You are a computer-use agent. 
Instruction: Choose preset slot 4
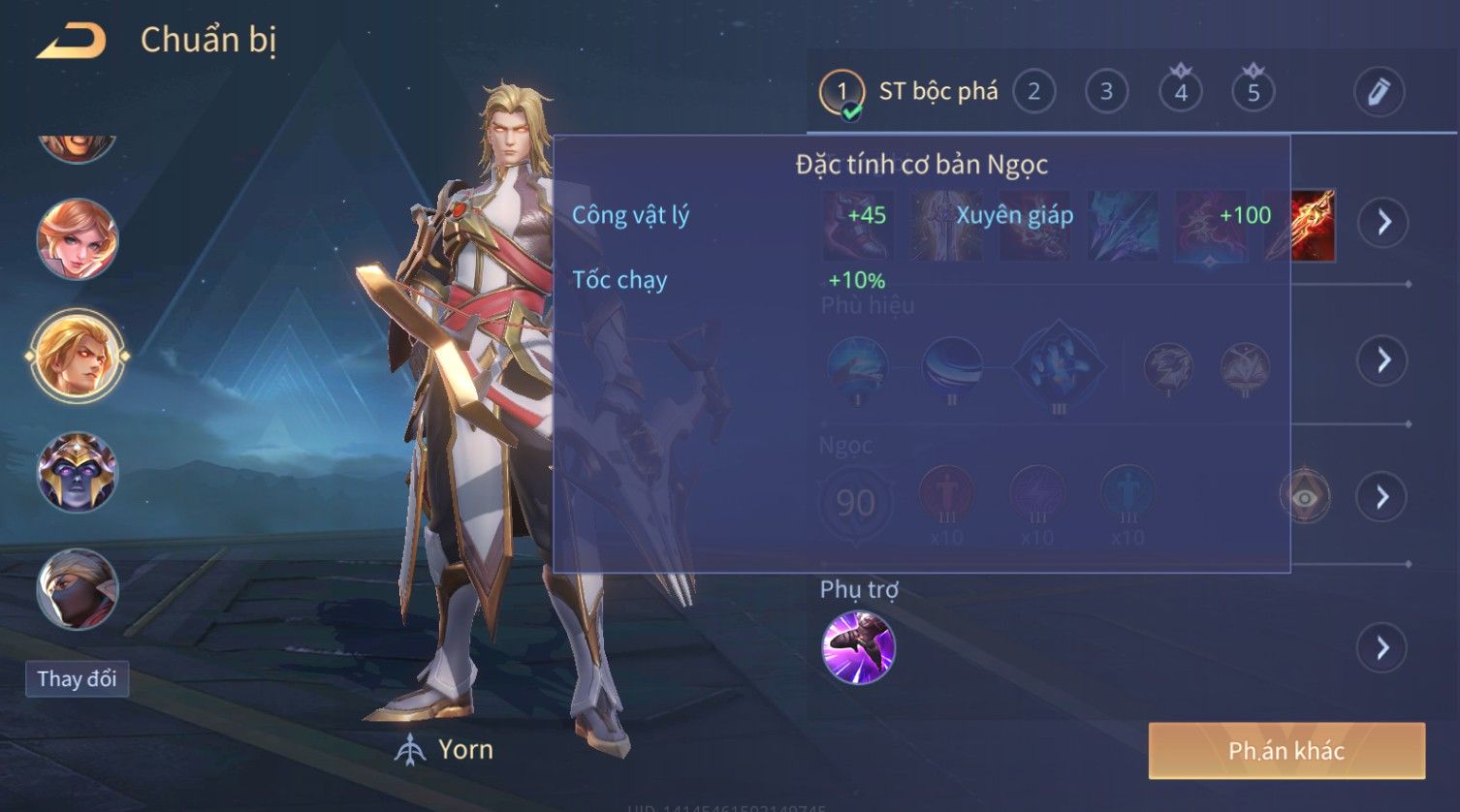[1181, 92]
